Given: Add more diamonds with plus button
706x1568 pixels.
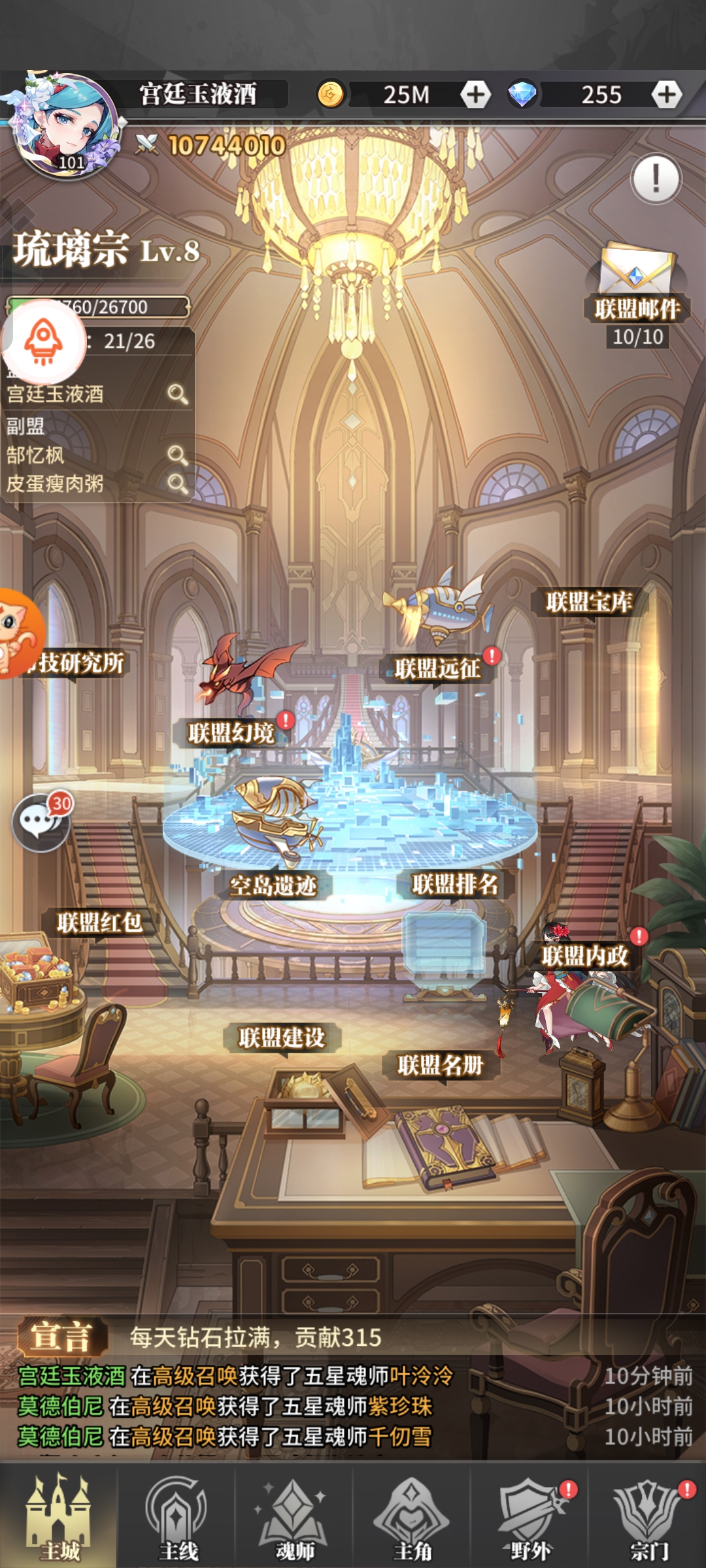Looking at the screenshot, I should click(x=666, y=95).
